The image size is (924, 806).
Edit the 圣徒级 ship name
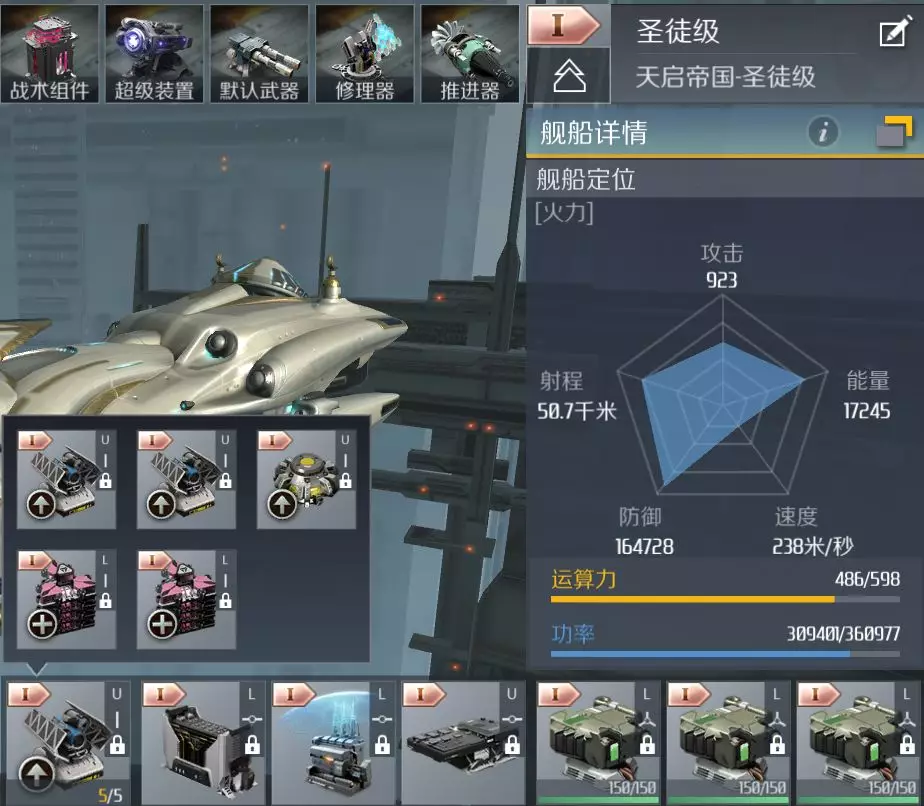point(892,33)
